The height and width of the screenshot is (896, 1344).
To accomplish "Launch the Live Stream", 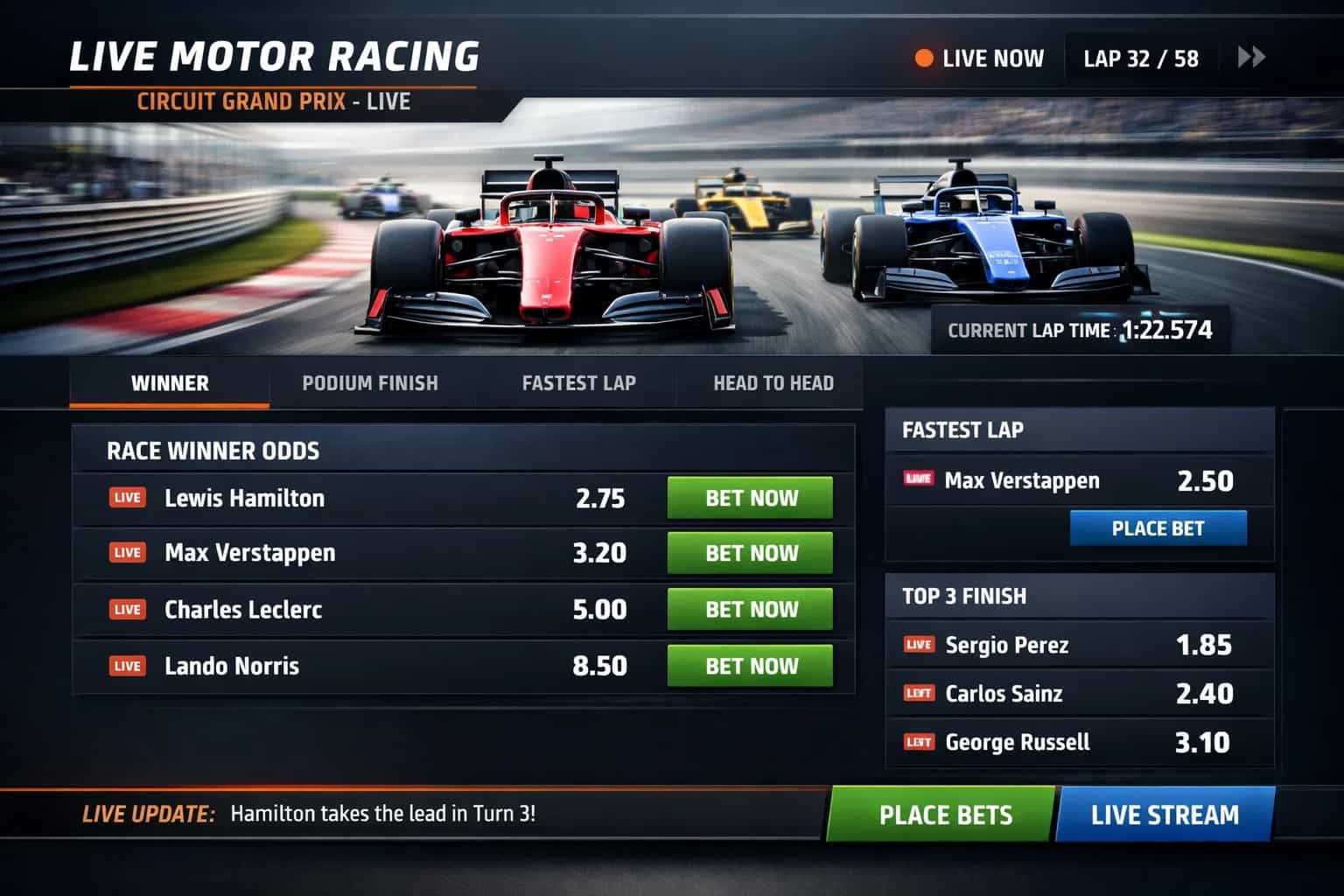I will coord(1165,815).
